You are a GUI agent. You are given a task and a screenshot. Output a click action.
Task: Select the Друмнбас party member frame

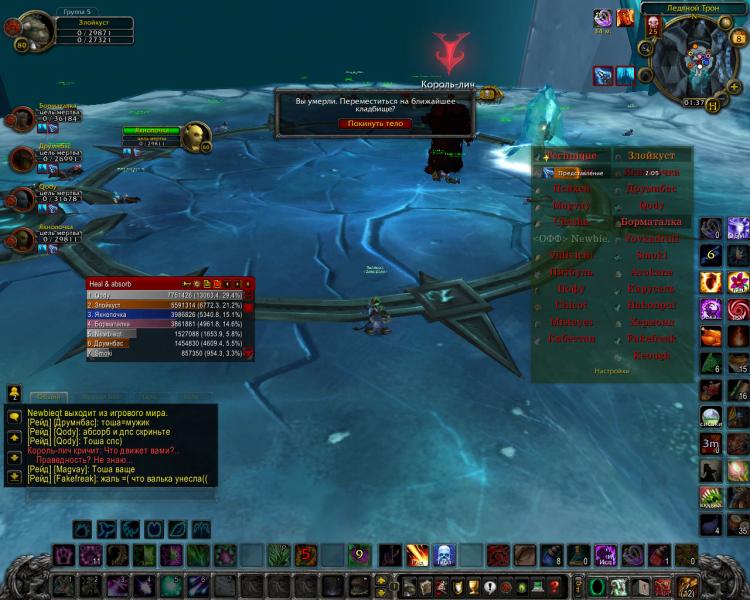(x=25, y=157)
